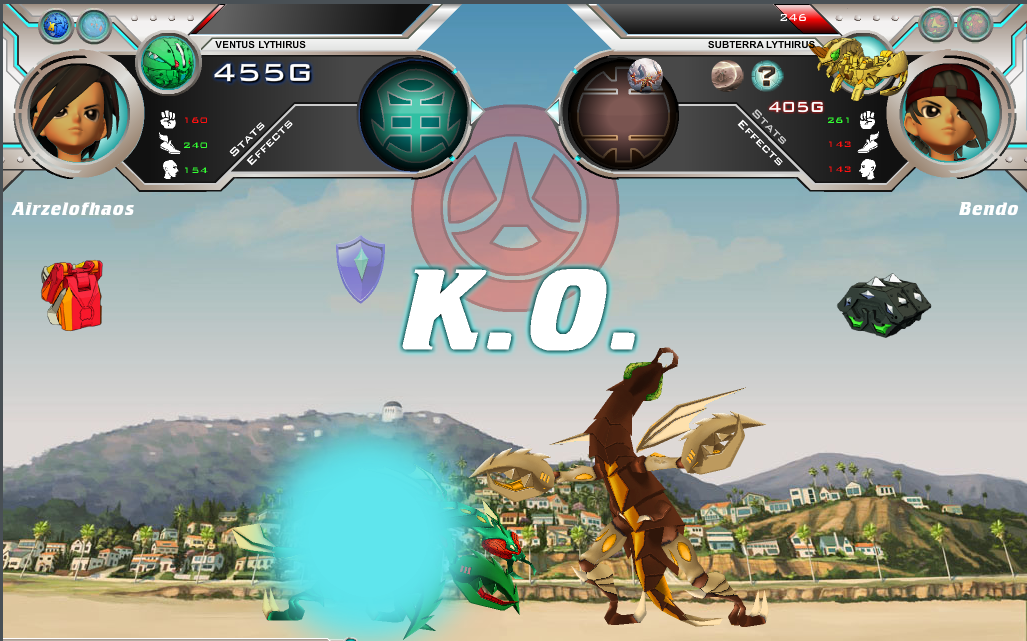
Task: Select the blue-and-yellow reserve ball above Airzelofhaos
Action: pos(55,25)
